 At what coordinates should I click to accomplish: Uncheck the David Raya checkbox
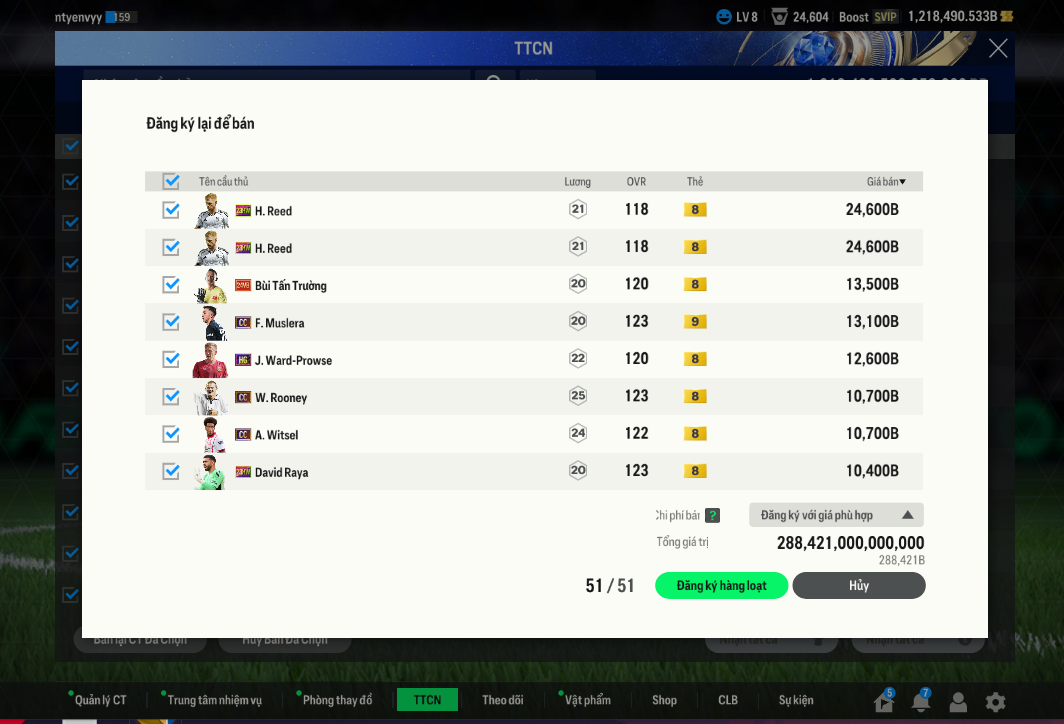171,471
